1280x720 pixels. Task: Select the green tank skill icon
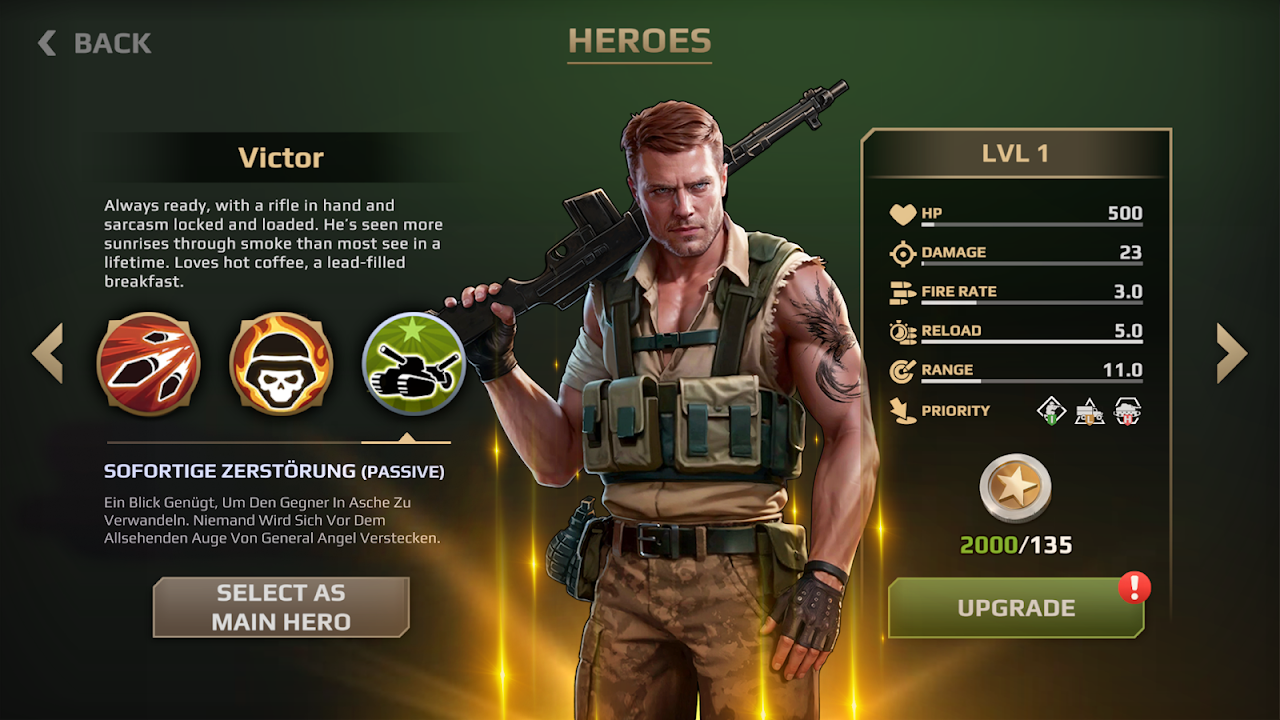tap(413, 364)
